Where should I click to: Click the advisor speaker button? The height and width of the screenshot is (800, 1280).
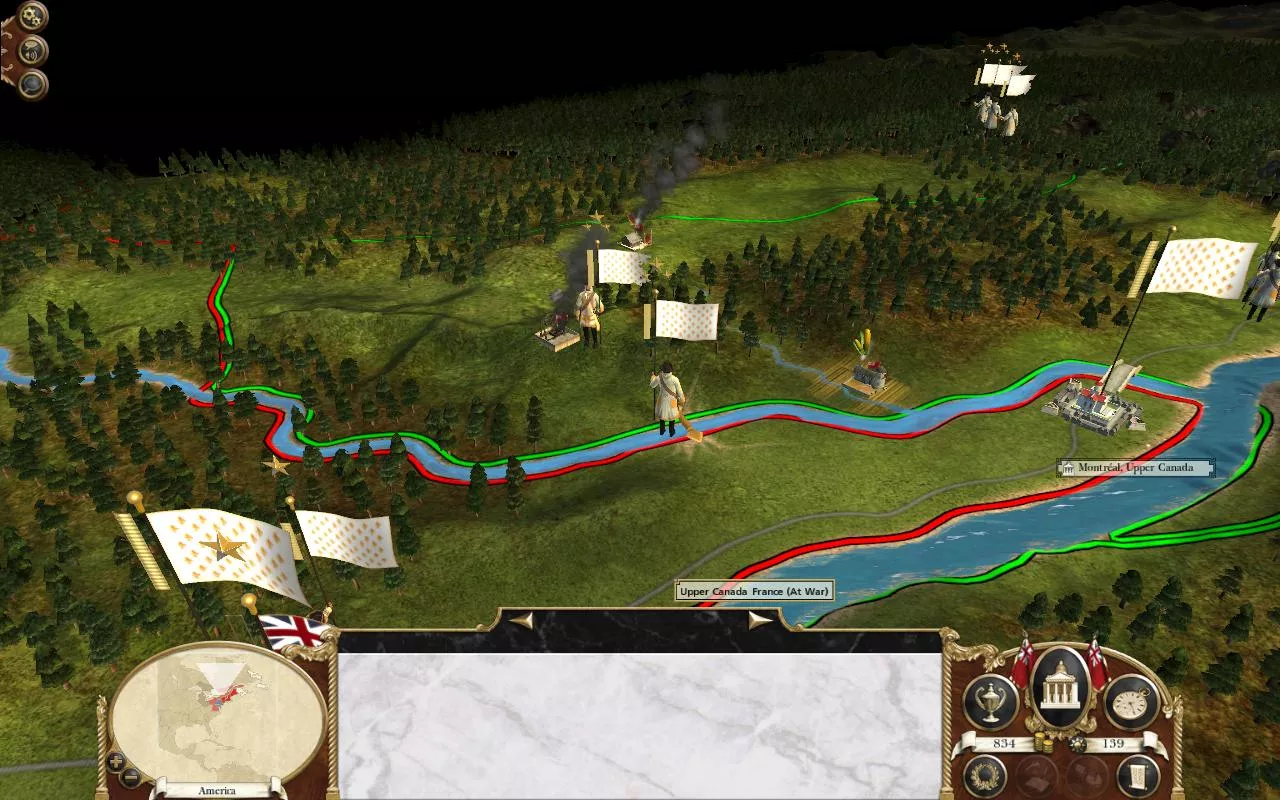point(33,50)
